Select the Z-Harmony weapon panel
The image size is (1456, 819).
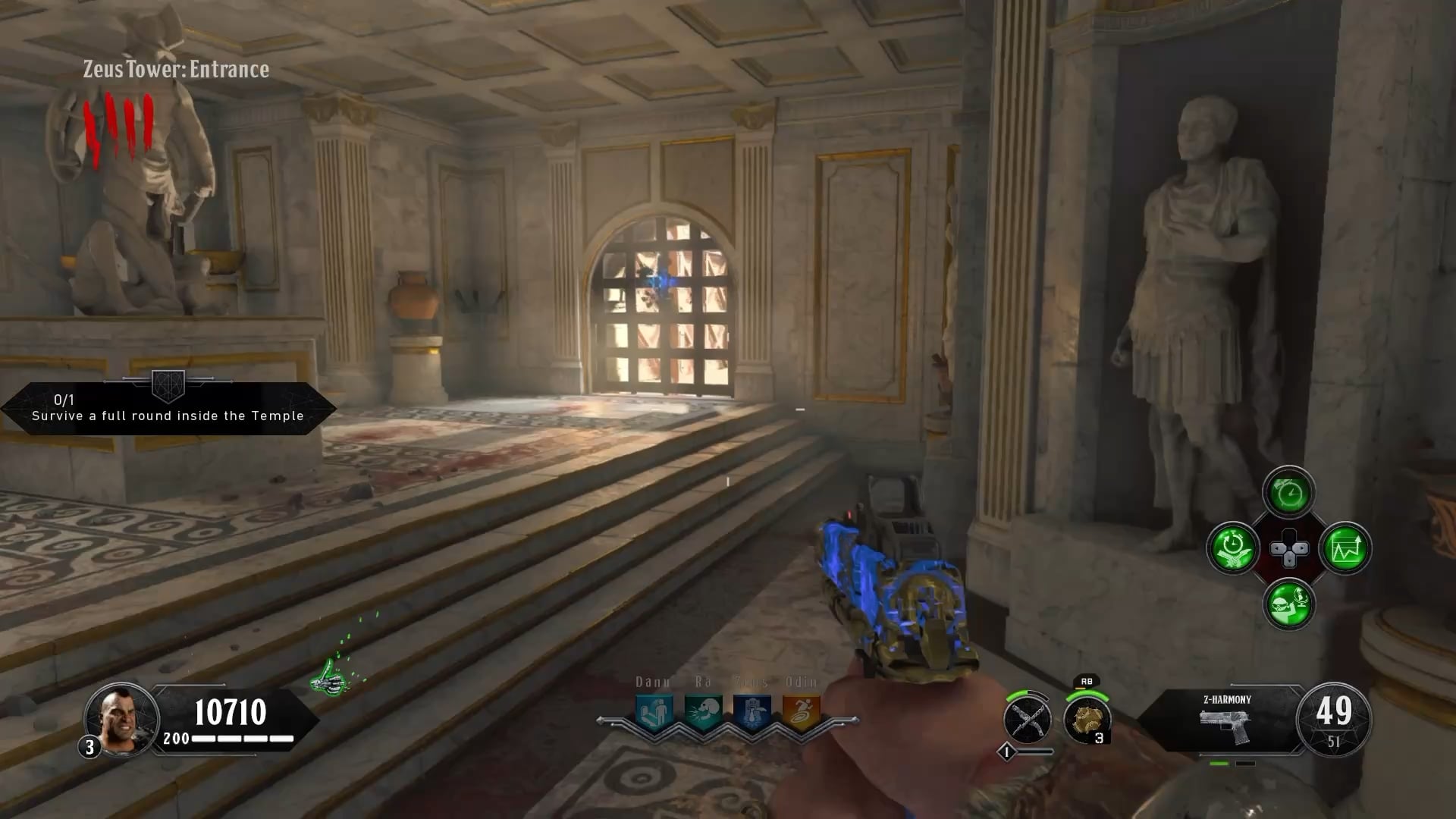click(1226, 720)
